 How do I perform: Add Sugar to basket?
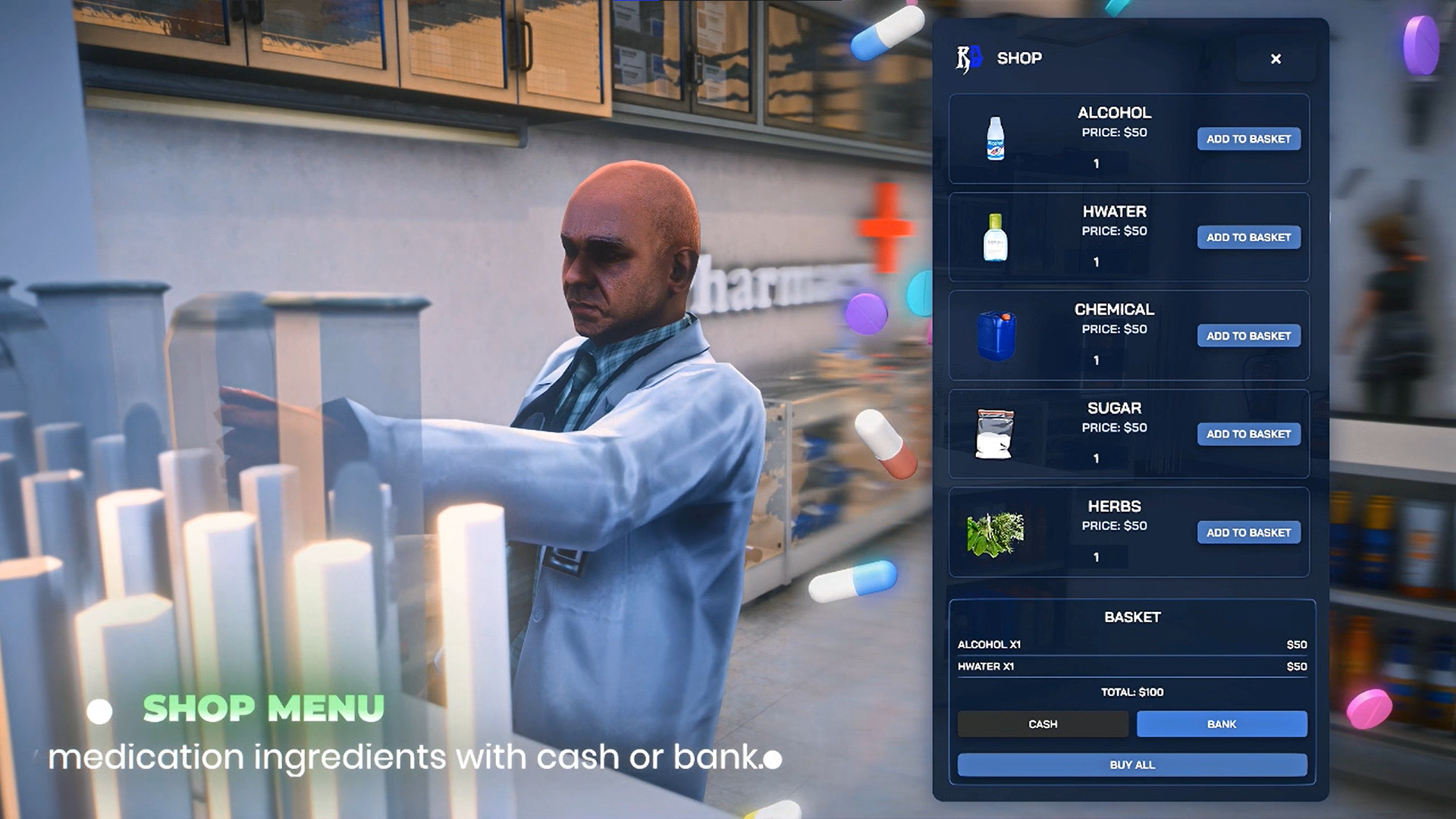(1248, 434)
